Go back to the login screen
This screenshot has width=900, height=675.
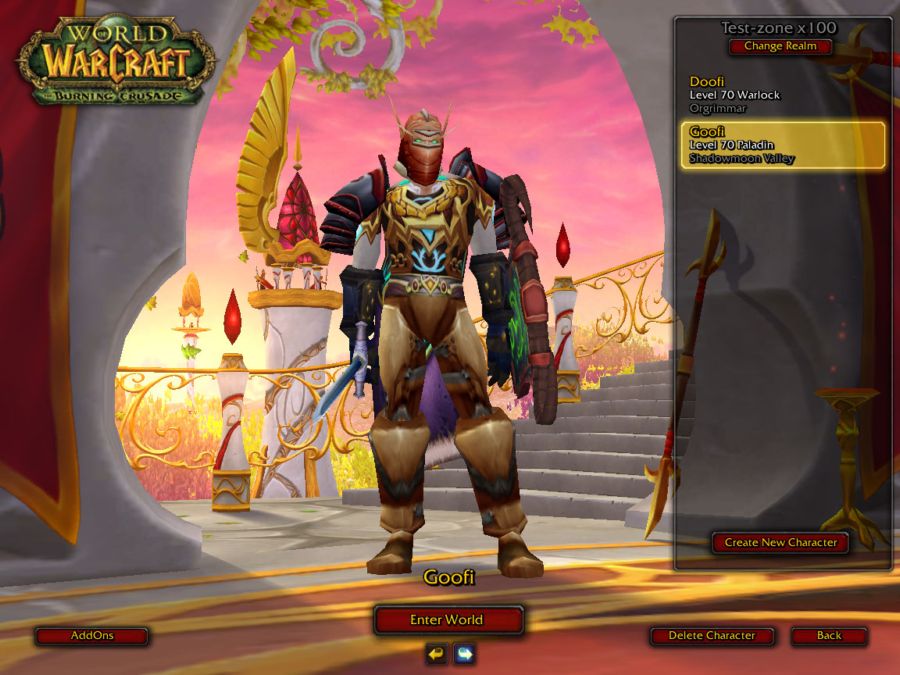tap(829, 636)
